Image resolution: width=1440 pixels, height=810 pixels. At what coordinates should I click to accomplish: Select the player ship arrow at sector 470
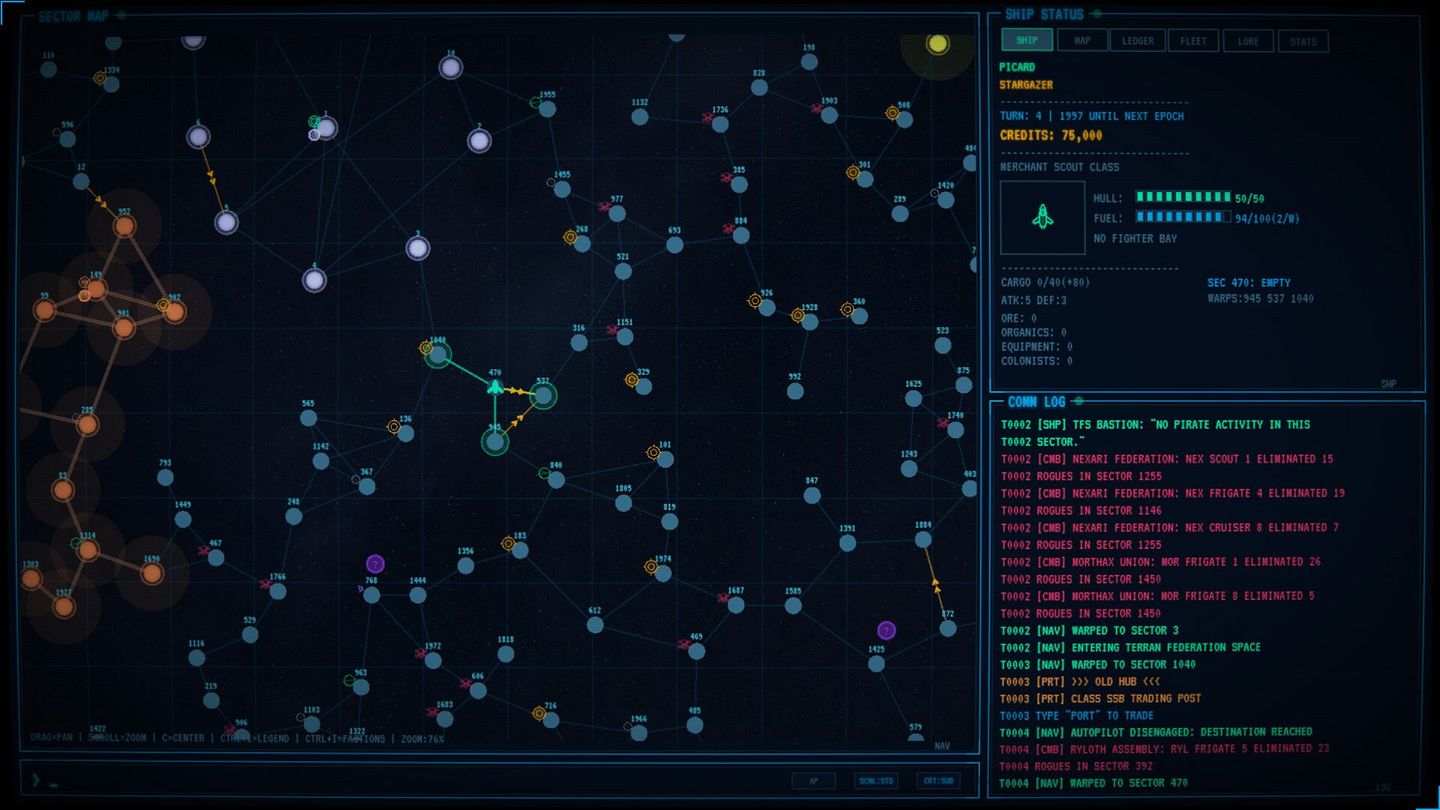point(494,388)
